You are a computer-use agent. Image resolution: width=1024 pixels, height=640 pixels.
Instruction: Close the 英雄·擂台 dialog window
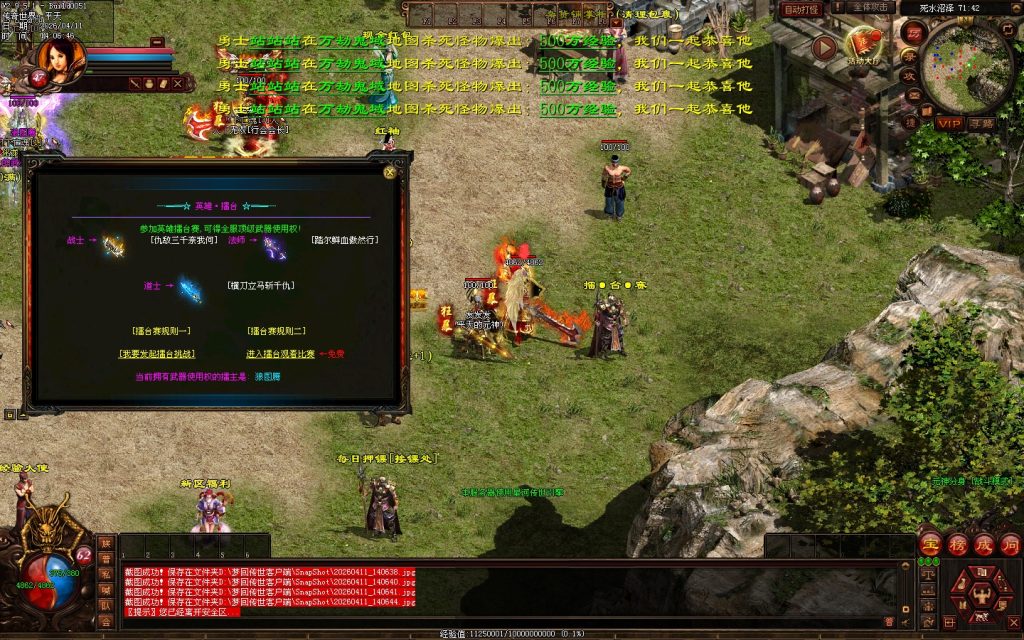389,172
